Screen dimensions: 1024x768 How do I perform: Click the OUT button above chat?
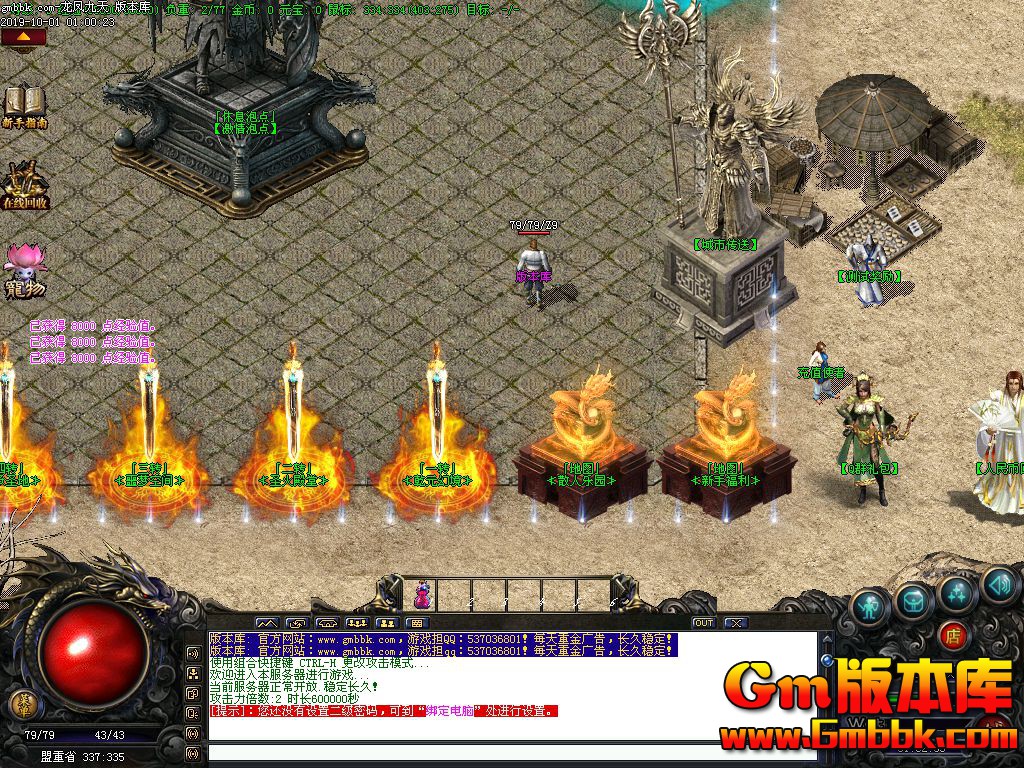click(704, 623)
